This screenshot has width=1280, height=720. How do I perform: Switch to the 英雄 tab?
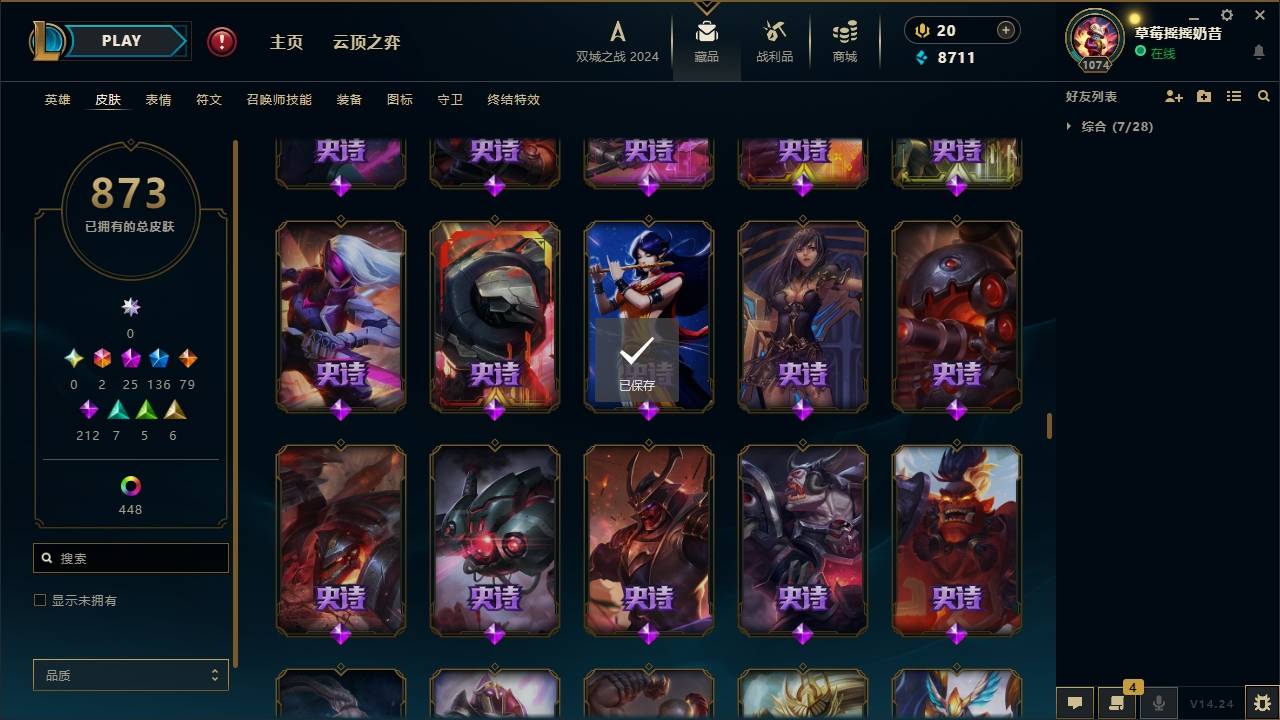click(x=57, y=99)
